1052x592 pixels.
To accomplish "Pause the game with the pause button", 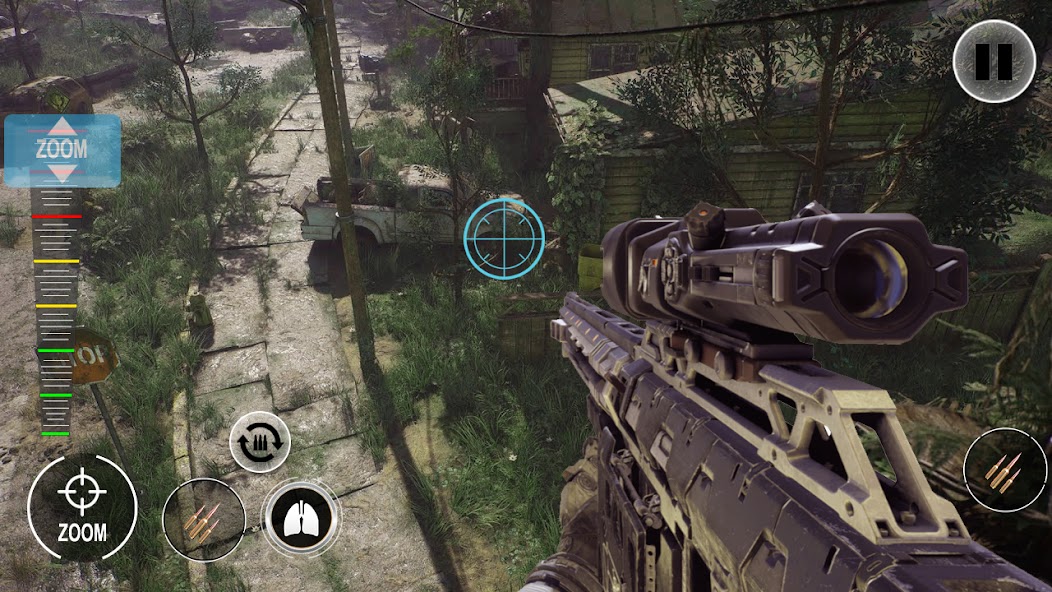I will tap(993, 61).
